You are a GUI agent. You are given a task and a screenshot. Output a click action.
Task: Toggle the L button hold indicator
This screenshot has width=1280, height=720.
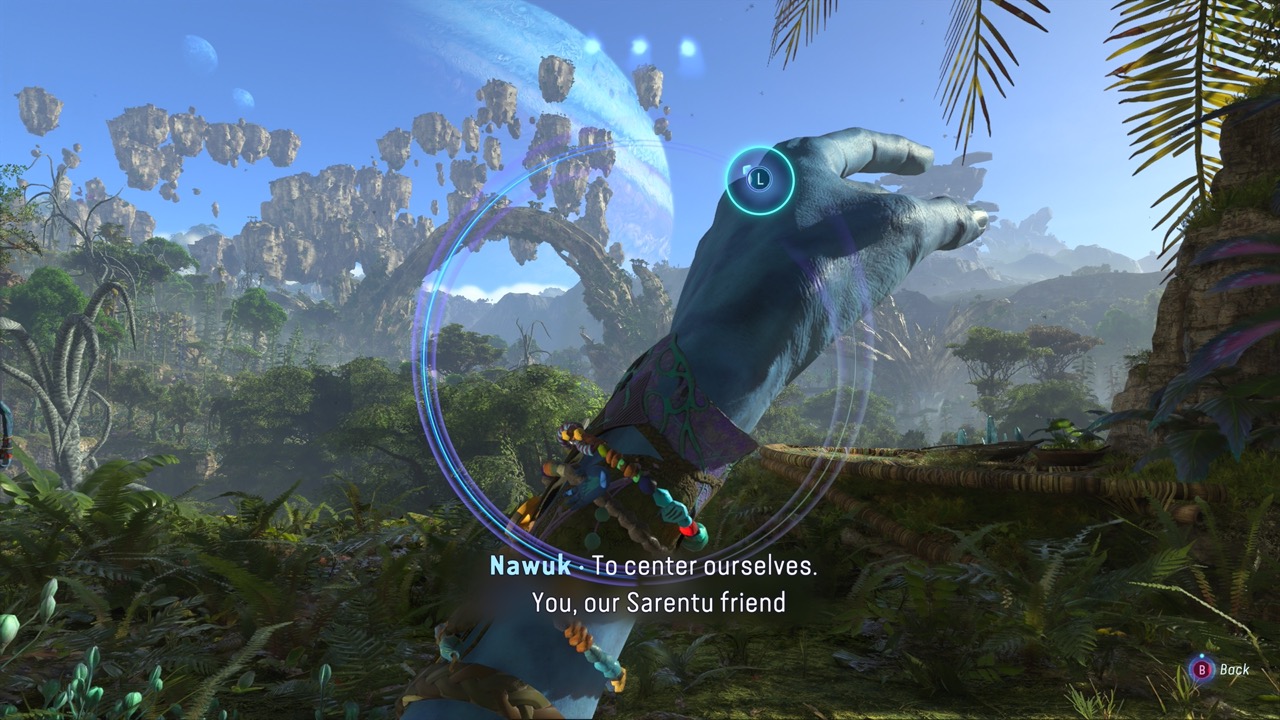(760, 178)
